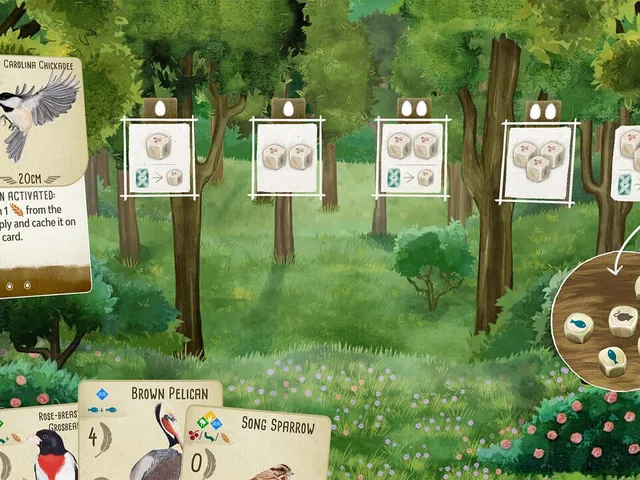Select the Carolina Chickadee bird card
Screen dimensions: 640x480
pyautogui.click(x=42, y=170)
